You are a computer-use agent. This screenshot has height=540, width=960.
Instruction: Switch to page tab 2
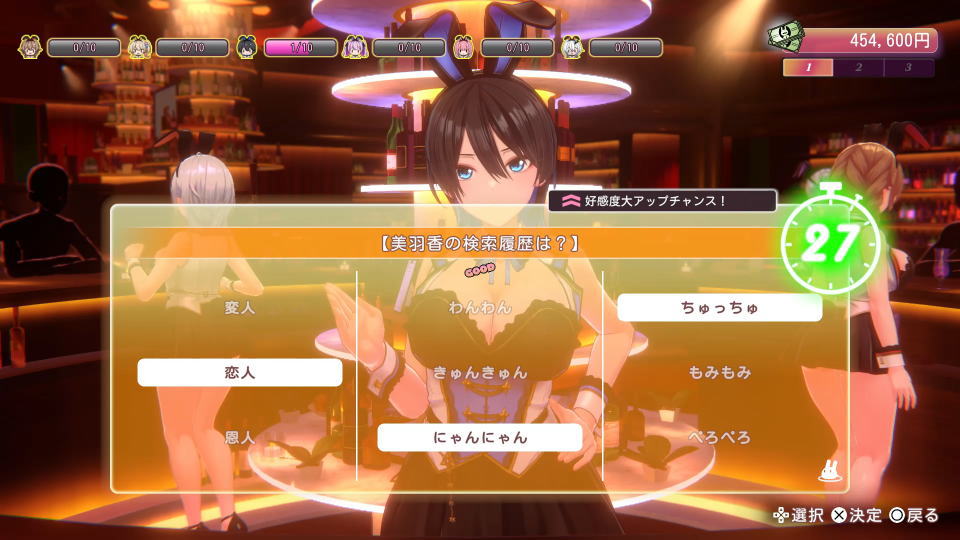tap(858, 68)
